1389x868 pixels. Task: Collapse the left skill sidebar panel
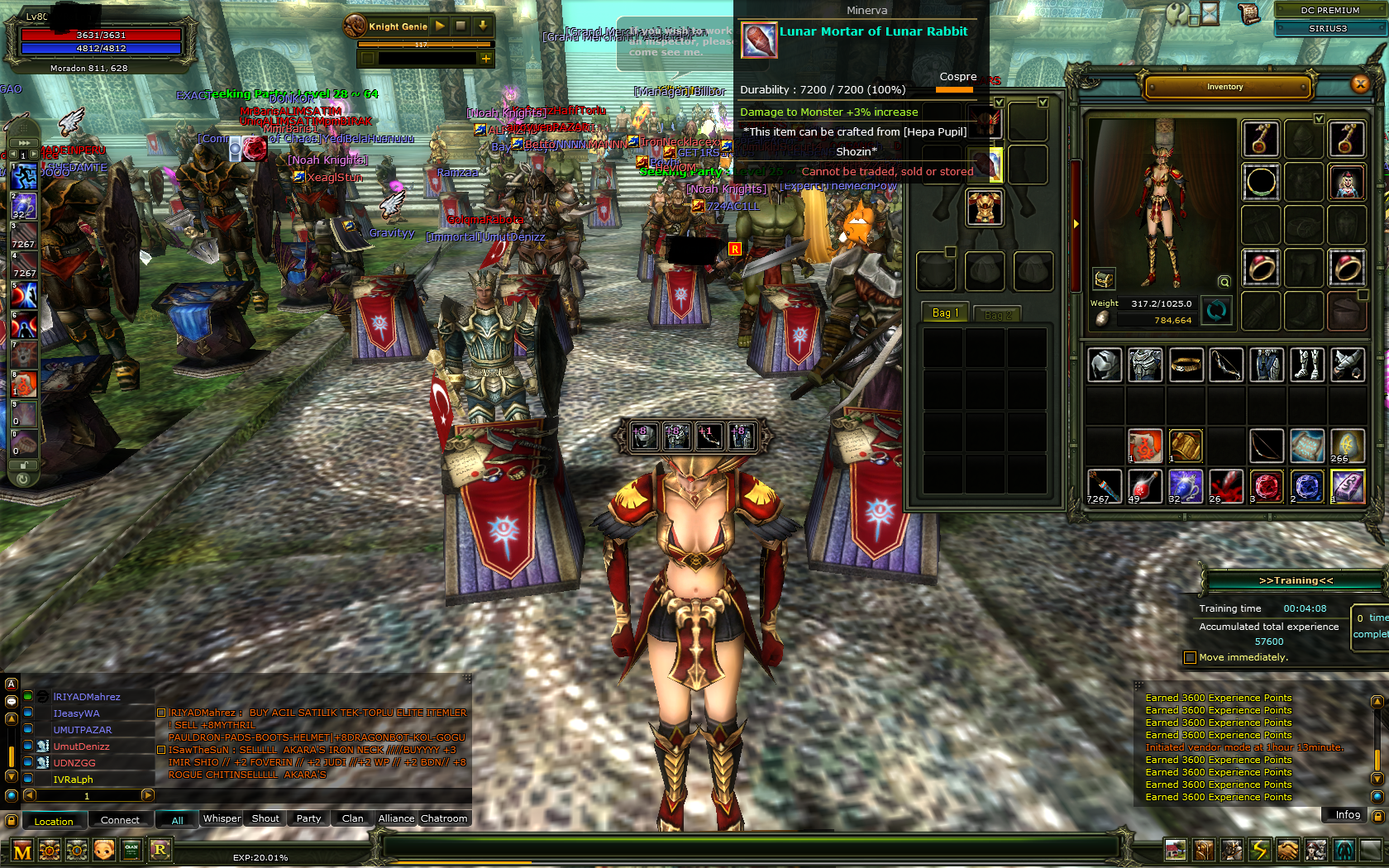click(x=22, y=141)
